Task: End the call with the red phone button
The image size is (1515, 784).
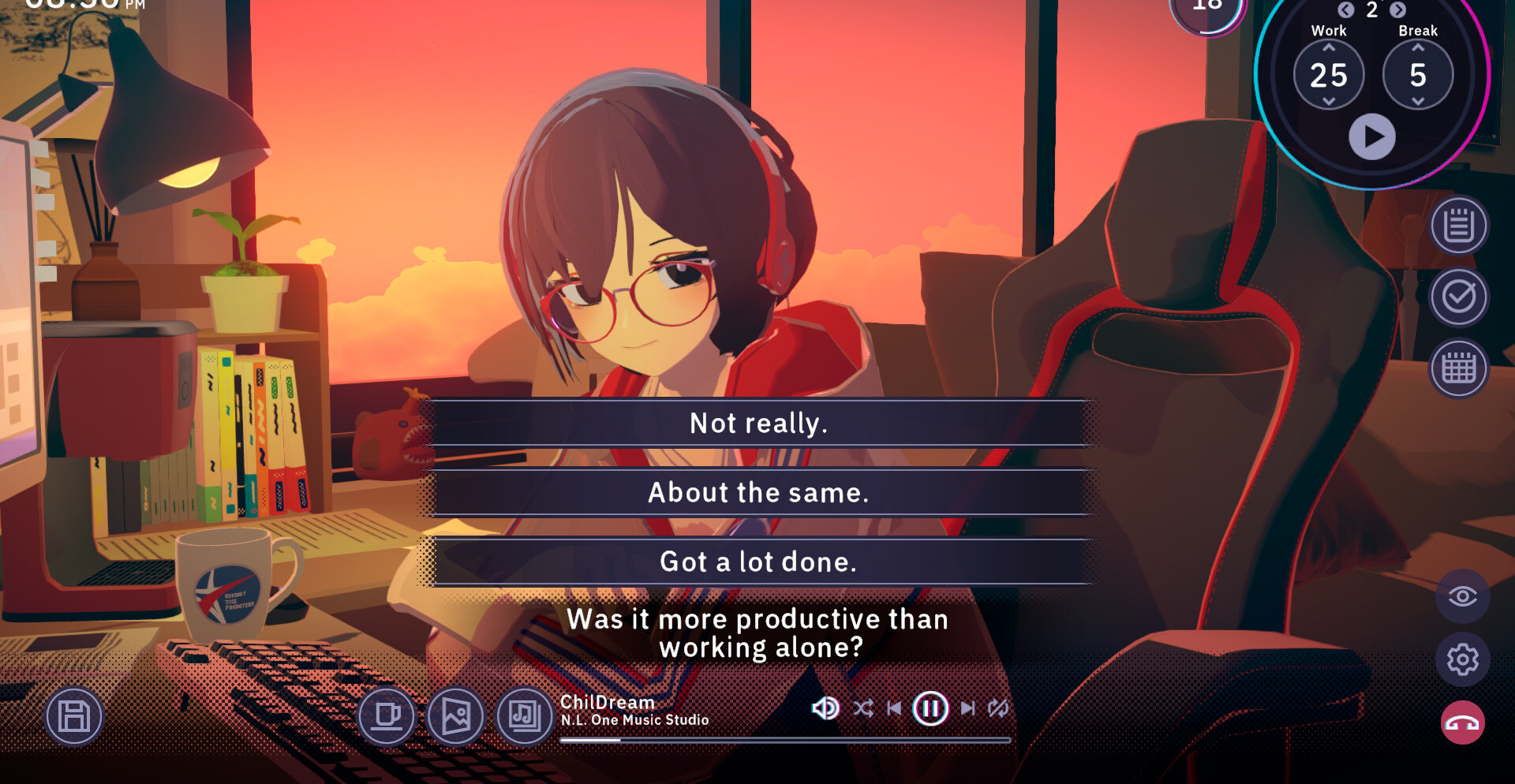Action: click(1462, 723)
